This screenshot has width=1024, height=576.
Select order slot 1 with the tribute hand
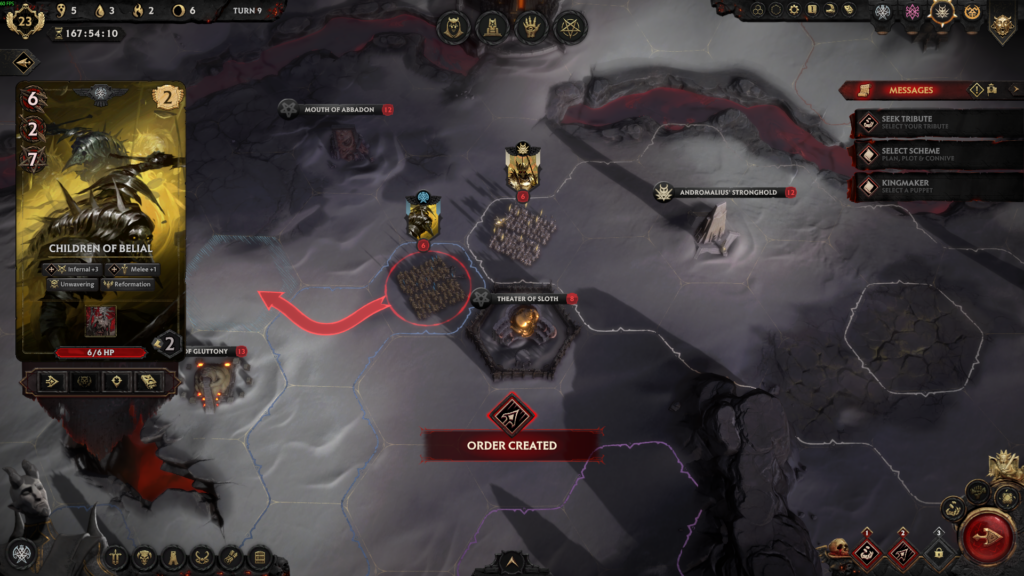tap(867, 552)
